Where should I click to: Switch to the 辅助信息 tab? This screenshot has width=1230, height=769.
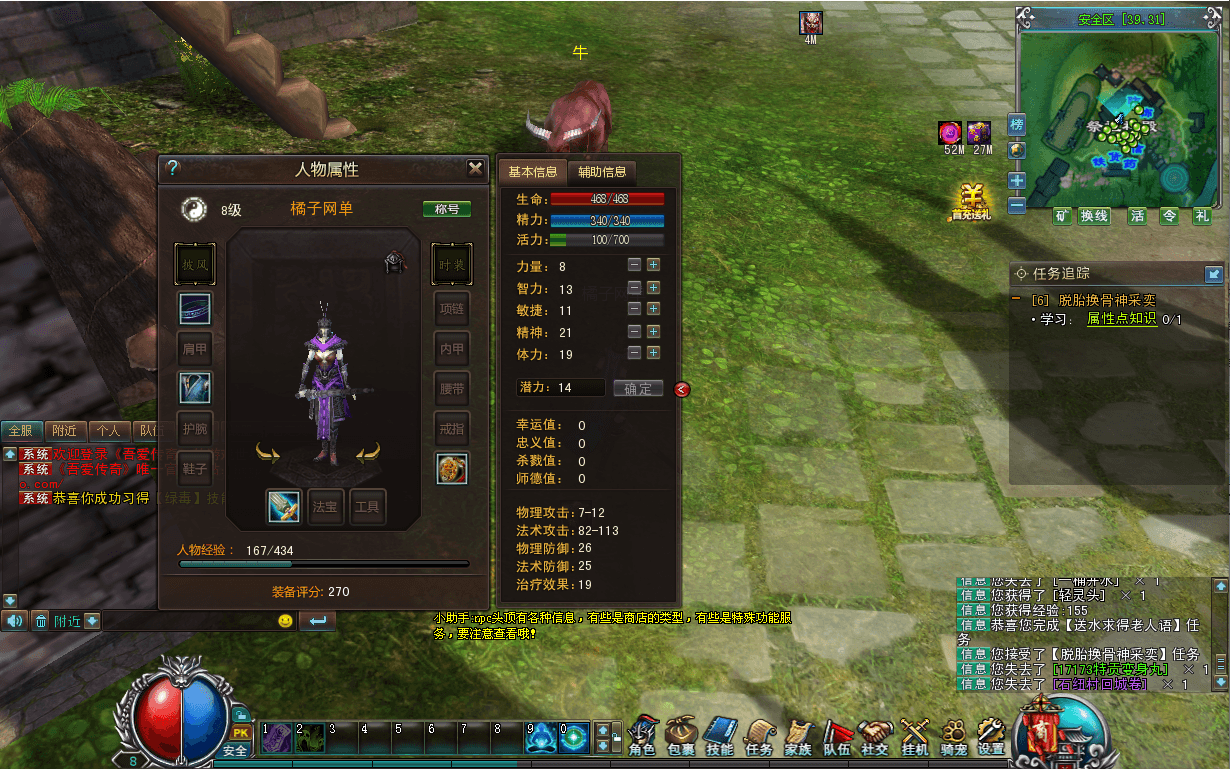click(602, 171)
